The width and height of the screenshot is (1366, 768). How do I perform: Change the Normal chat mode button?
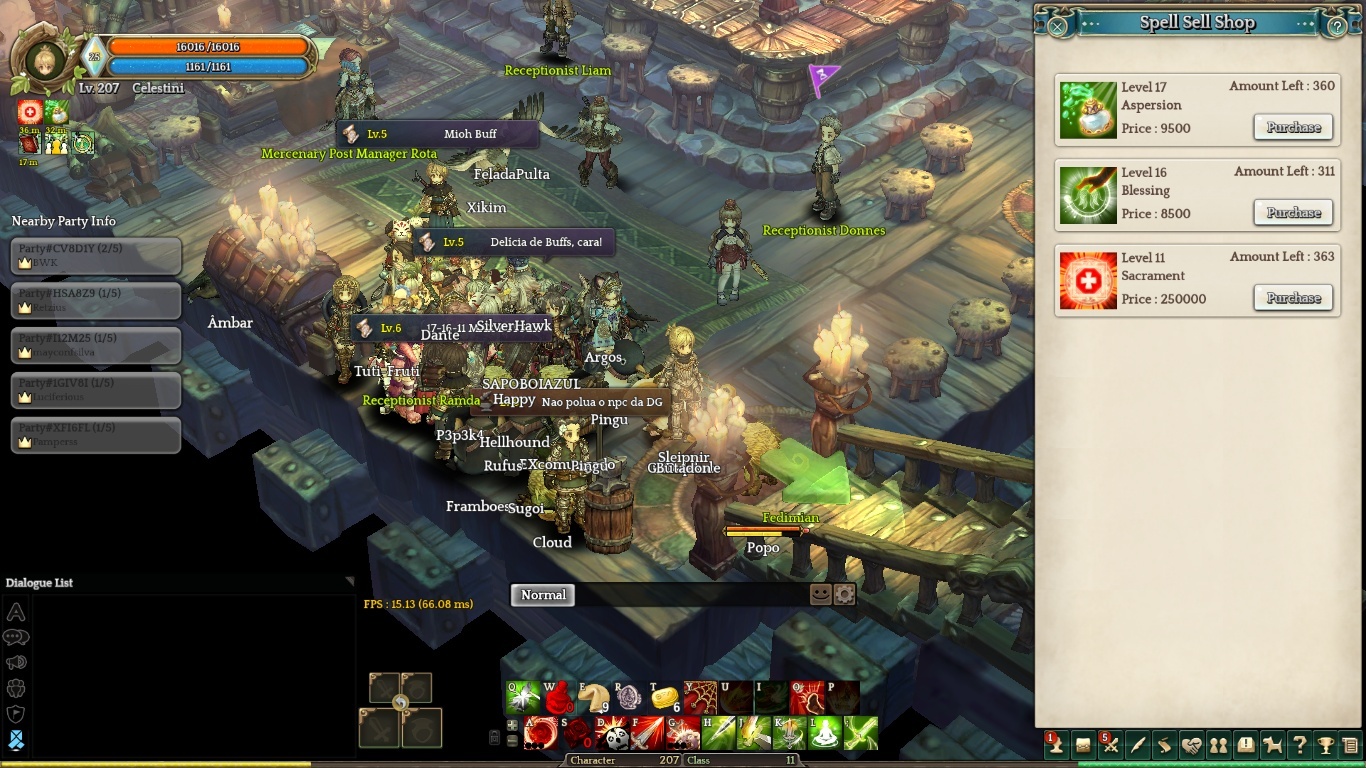click(x=543, y=595)
